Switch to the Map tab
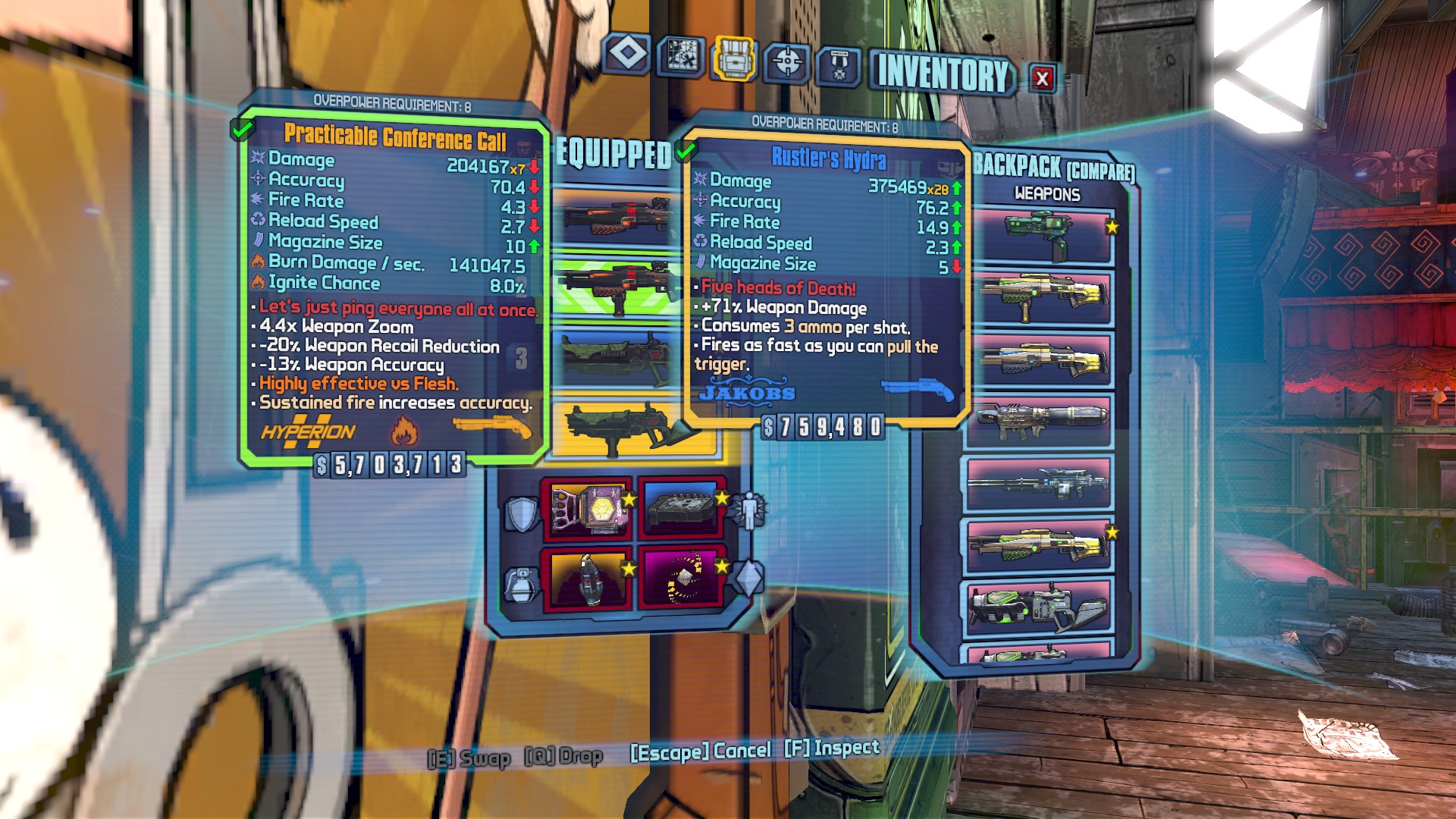Image resolution: width=1456 pixels, height=819 pixels. tap(680, 56)
